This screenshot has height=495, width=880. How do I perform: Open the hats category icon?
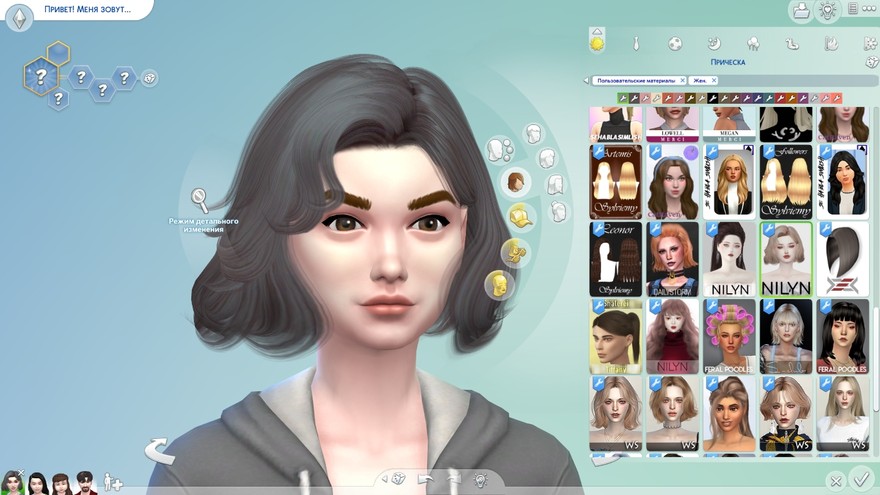(x=518, y=216)
